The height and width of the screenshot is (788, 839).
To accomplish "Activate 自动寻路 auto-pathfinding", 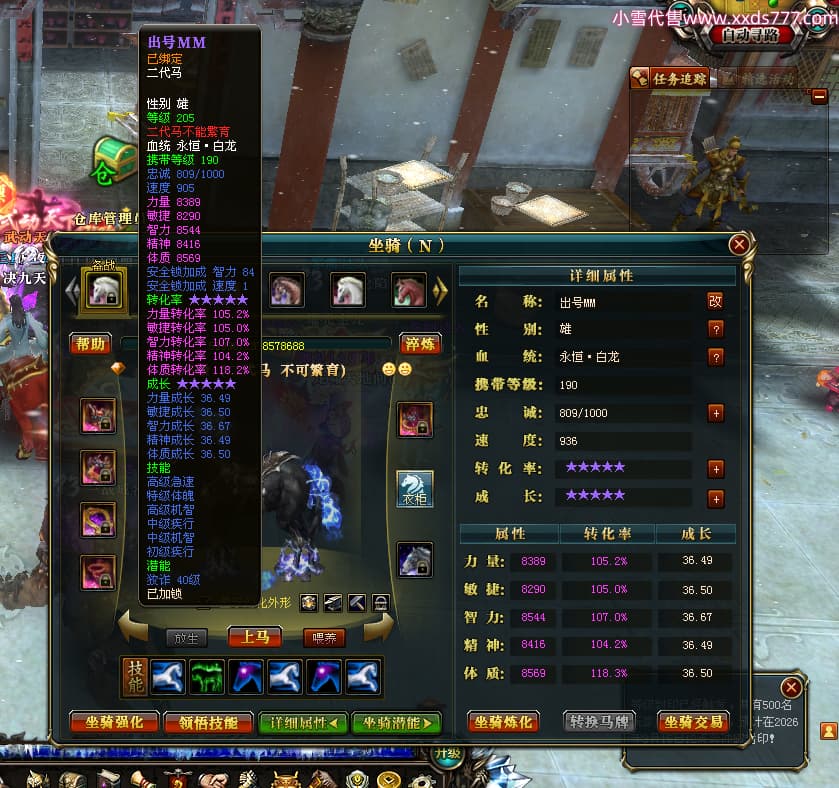I will click(757, 35).
